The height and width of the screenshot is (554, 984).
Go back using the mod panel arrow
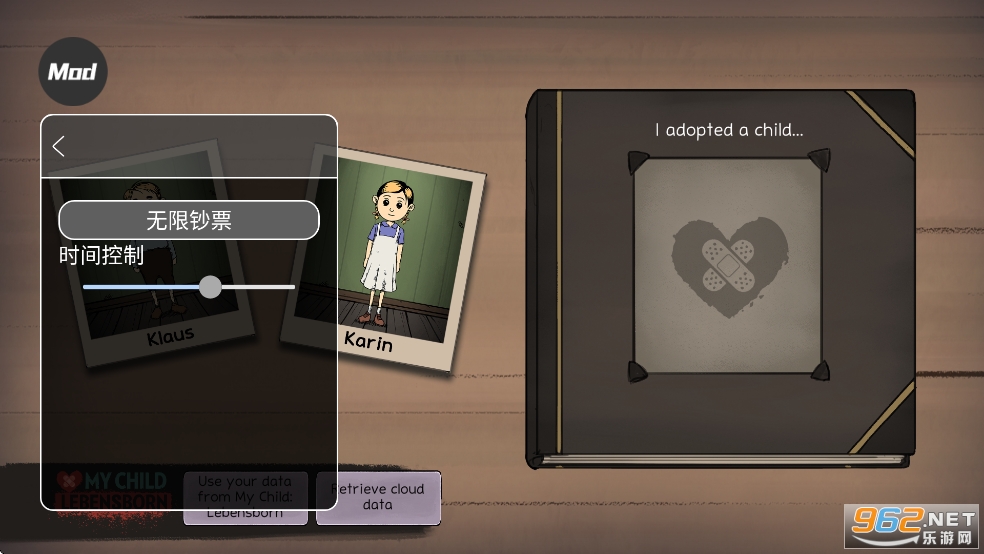click(x=59, y=146)
